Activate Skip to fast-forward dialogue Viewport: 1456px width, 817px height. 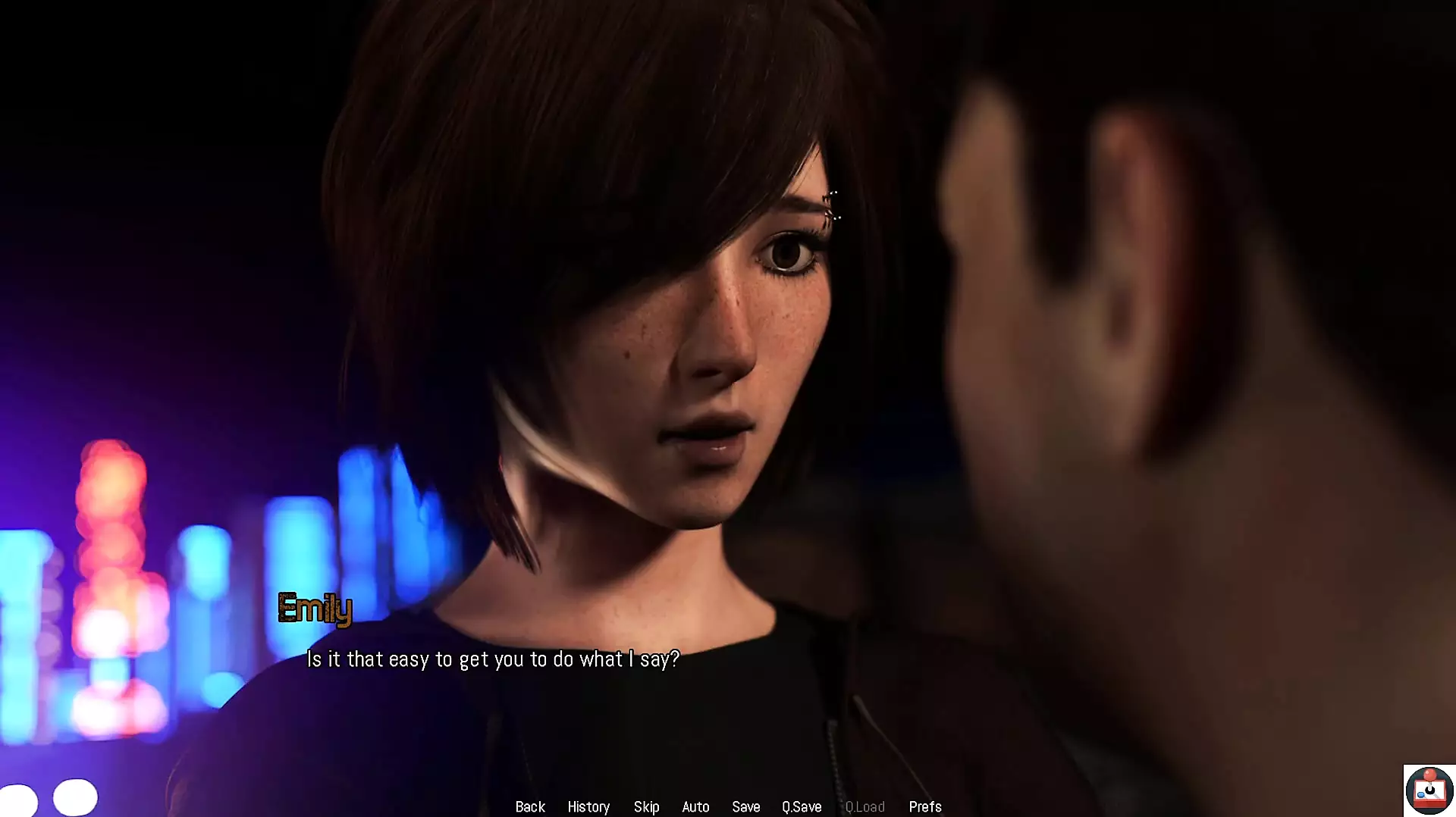(646, 806)
